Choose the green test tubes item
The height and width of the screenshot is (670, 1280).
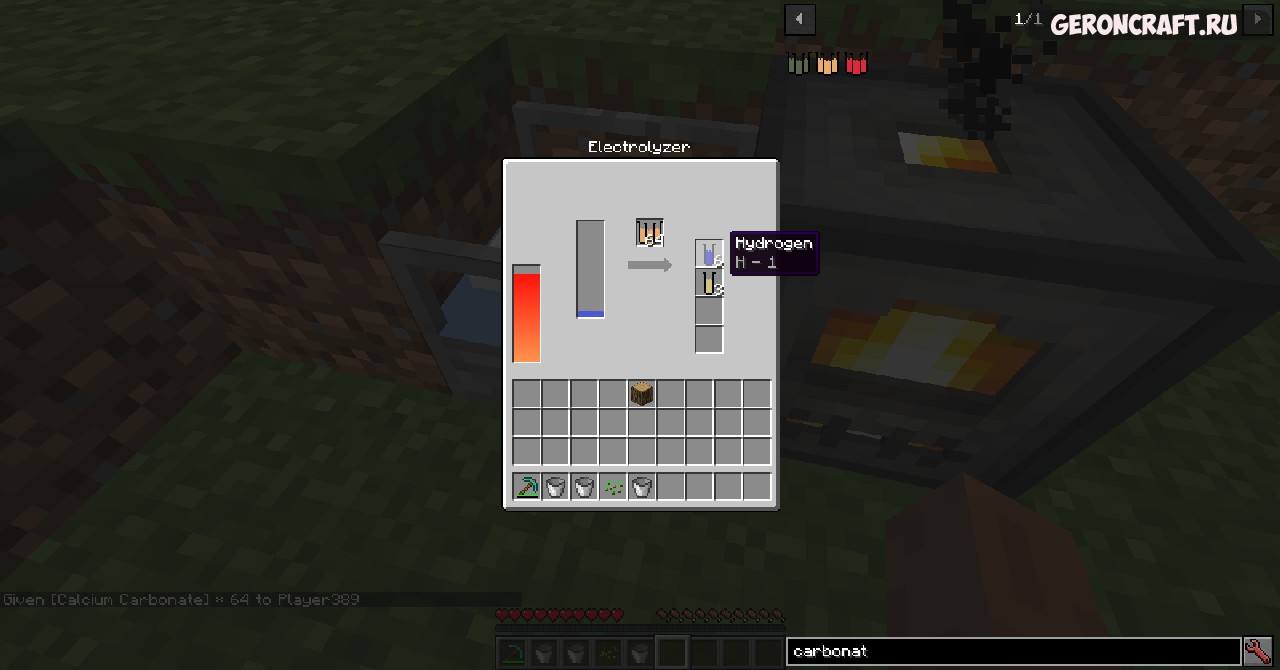click(x=798, y=64)
